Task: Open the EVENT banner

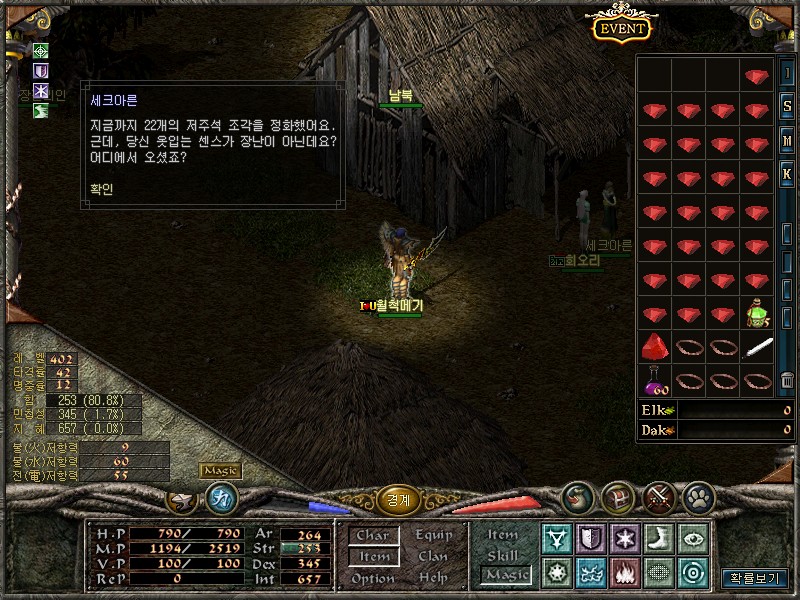Action: (621, 29)
